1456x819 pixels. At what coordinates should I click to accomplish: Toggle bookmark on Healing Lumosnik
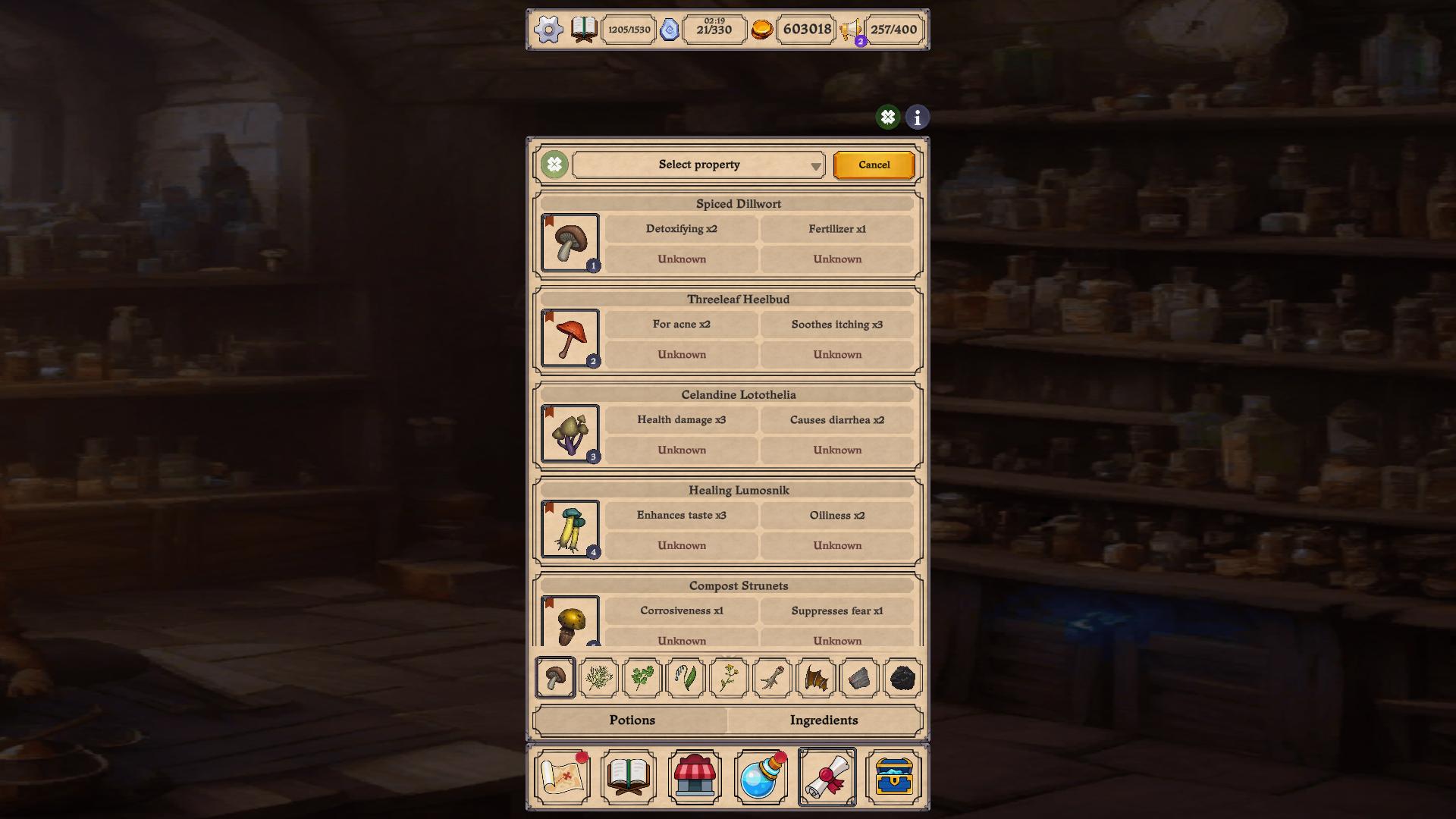(549, 507)
